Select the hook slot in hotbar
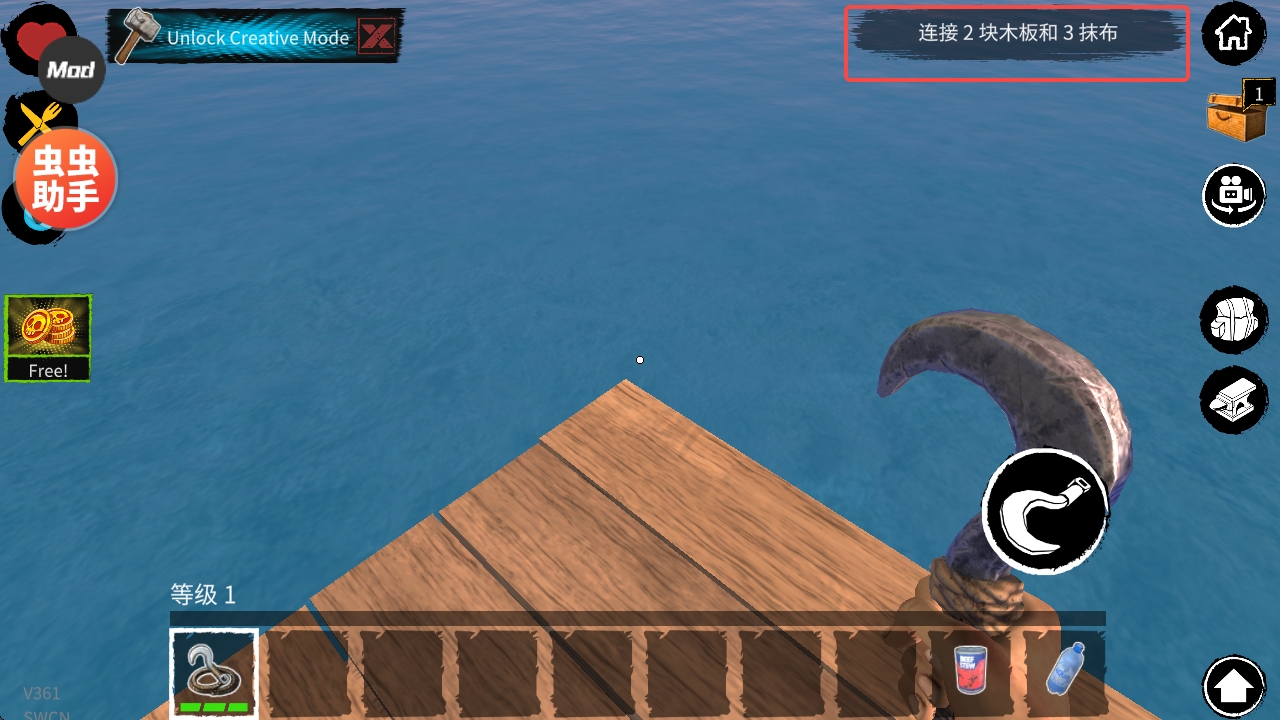The width and height of the screenshot is (1280, 720). point(214,673)
